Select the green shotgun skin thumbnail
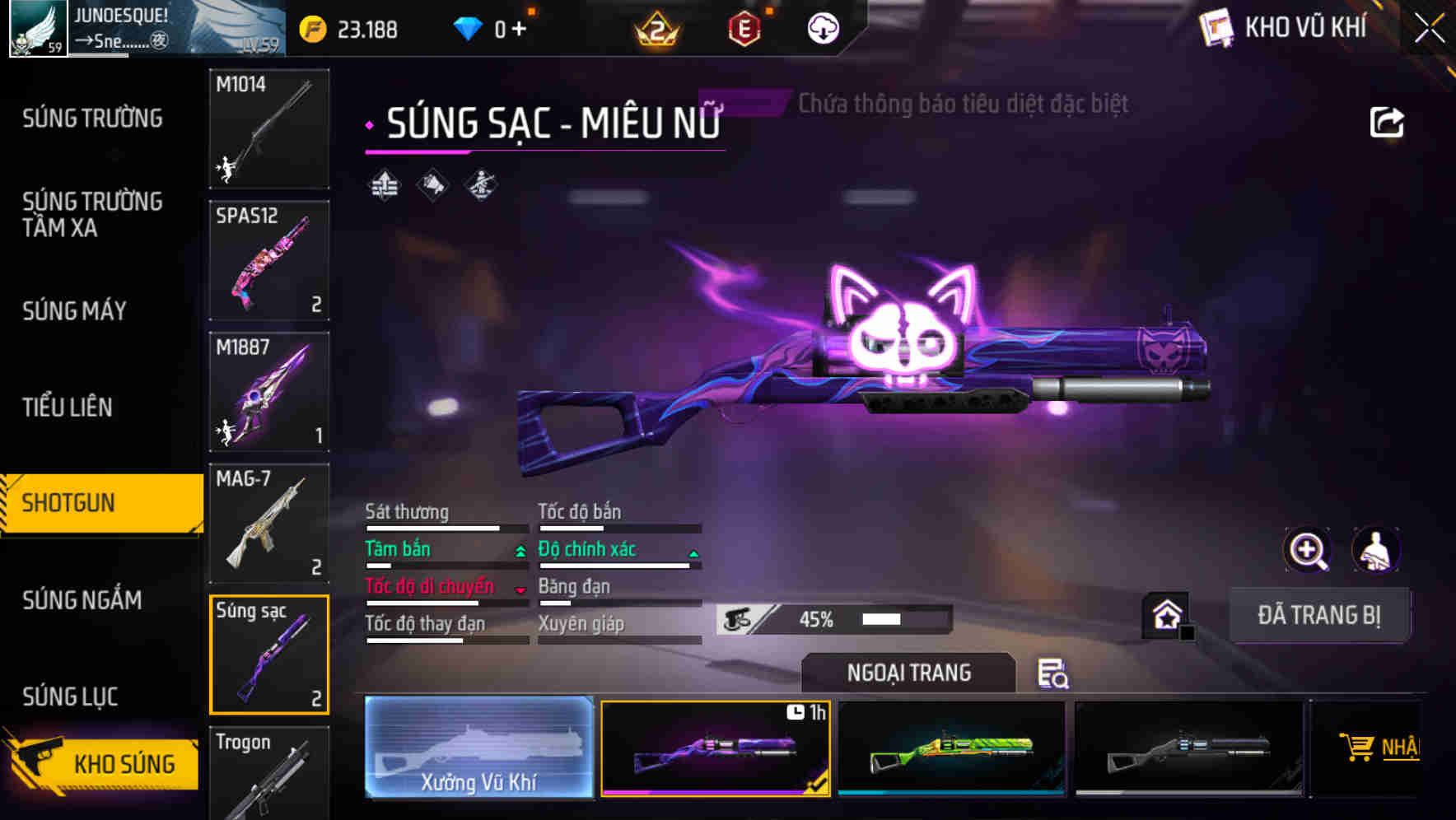The width and height of the screenshot is (1456, 820). click(951, 748)
